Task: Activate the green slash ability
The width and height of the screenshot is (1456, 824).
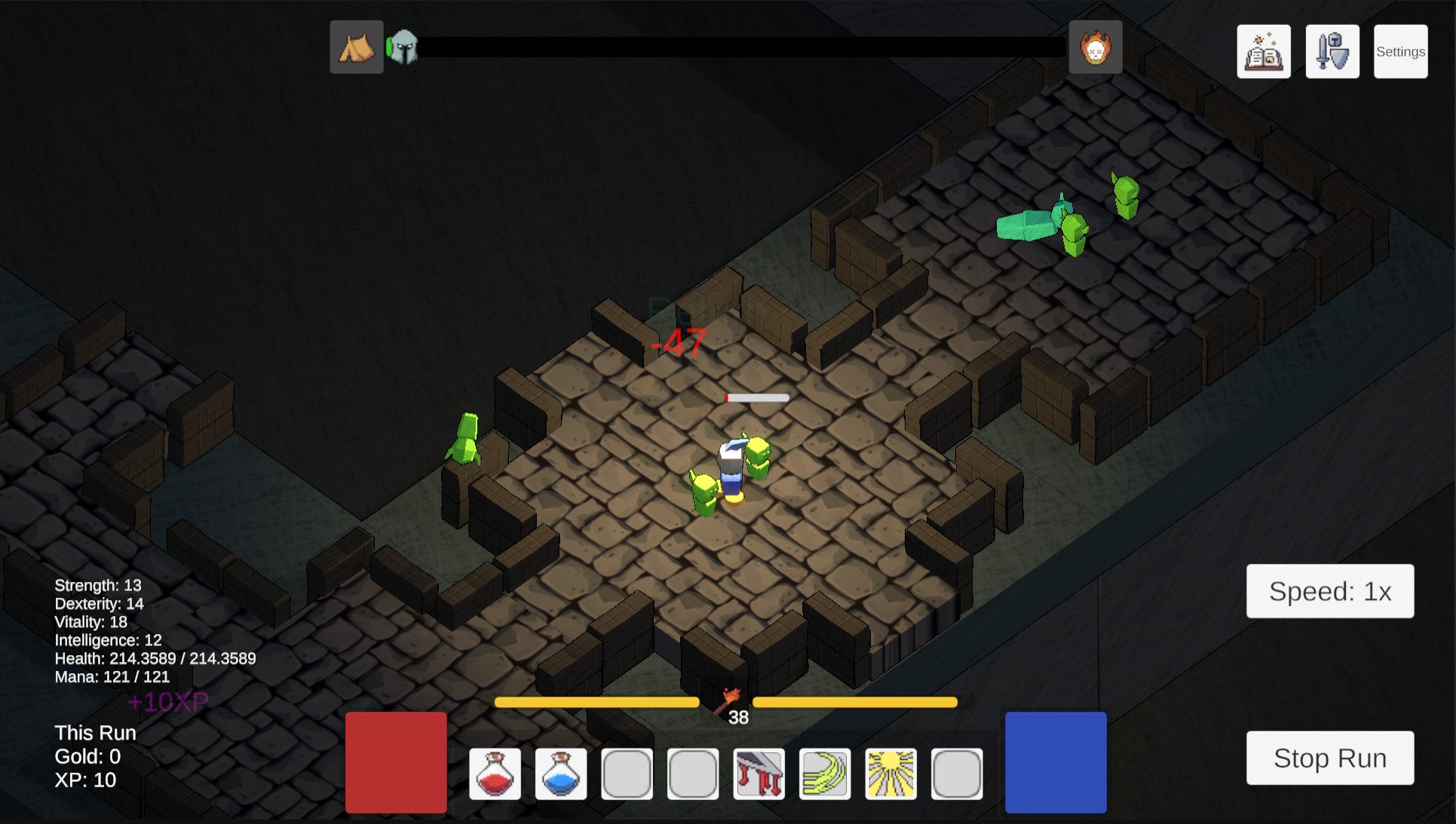Action: point(825,773)
